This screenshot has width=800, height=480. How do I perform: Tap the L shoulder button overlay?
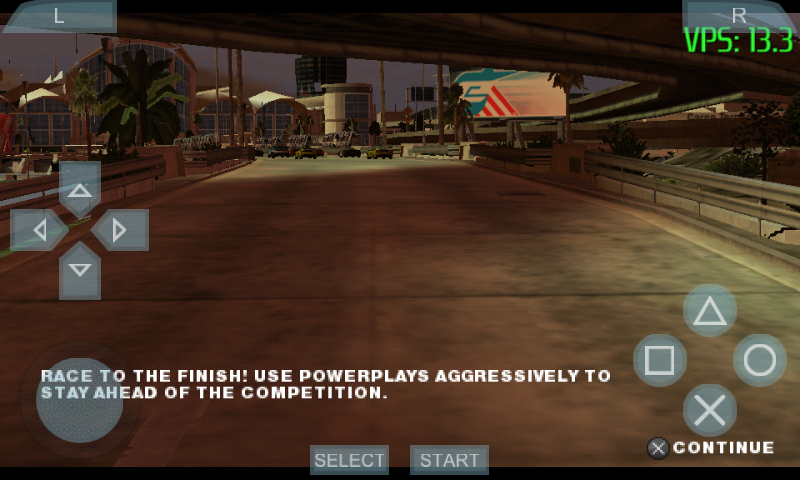click(x=58, y=15)
